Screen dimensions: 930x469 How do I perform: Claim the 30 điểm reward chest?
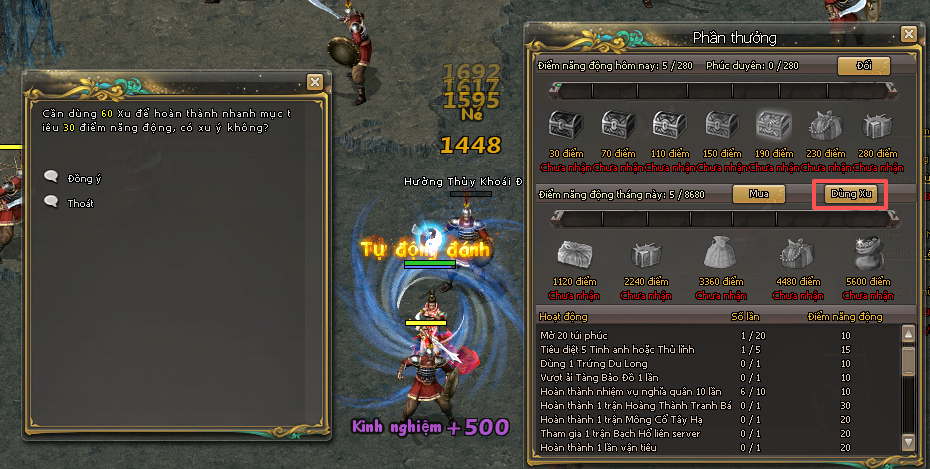563,127
